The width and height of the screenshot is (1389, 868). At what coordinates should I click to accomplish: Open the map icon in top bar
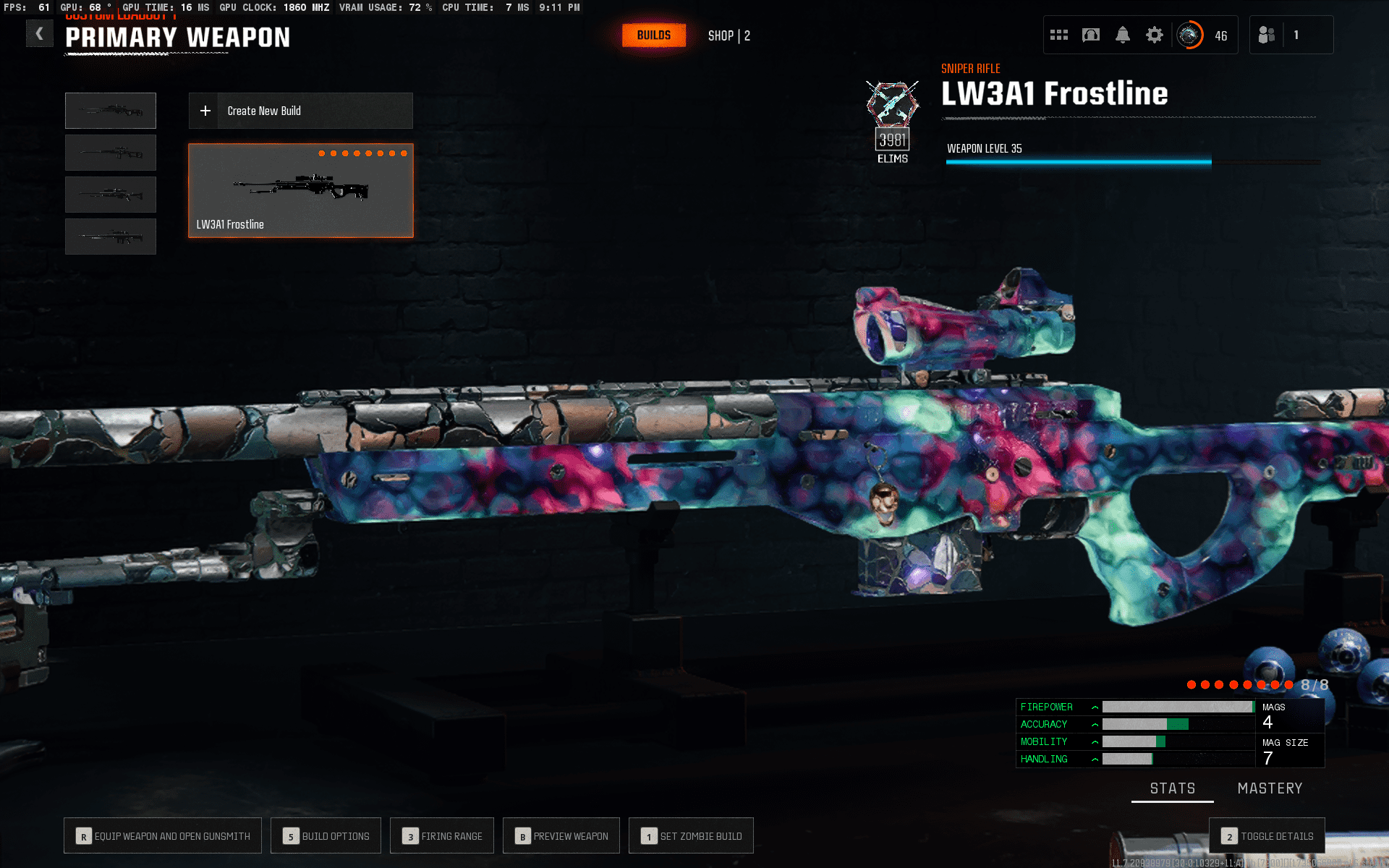(x=1091, y=35)
